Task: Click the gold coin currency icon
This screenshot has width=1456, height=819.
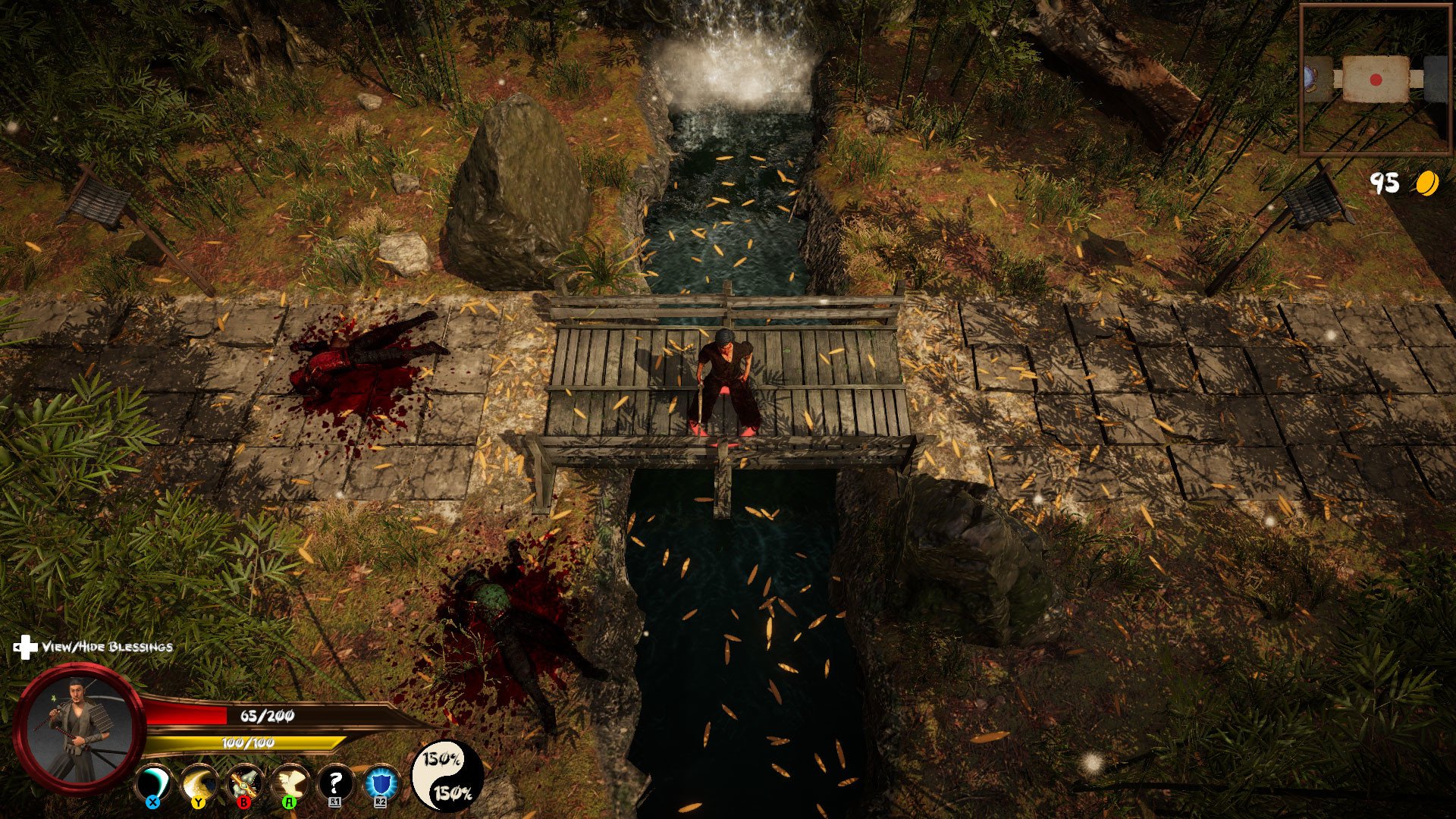Action: pos(1426,183)
